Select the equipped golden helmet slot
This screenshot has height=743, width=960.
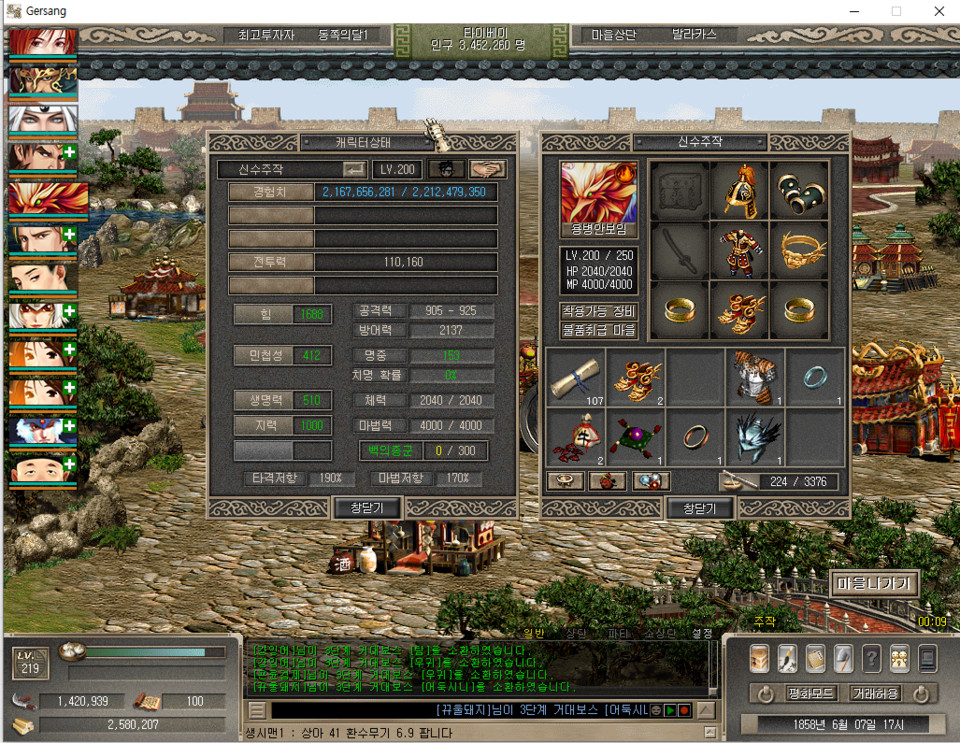pos(740,190)
